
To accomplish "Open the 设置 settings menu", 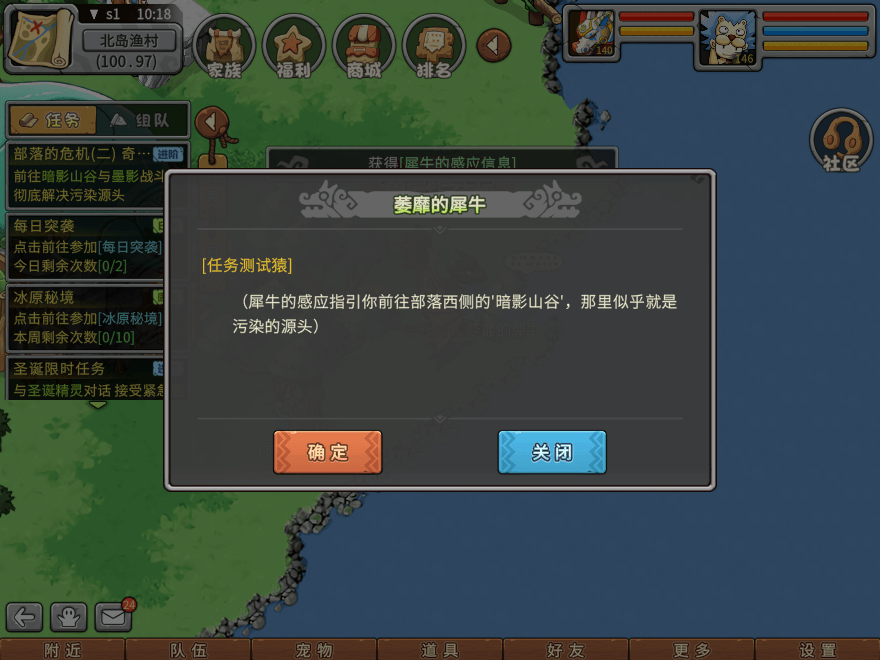I will pyautogui.click(x=817, y=650).
